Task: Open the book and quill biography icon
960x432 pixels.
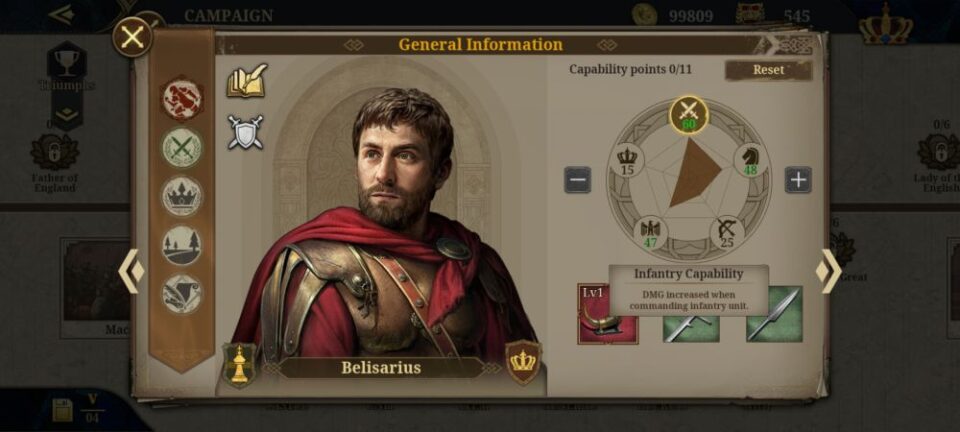Action: tap(246, 81)
